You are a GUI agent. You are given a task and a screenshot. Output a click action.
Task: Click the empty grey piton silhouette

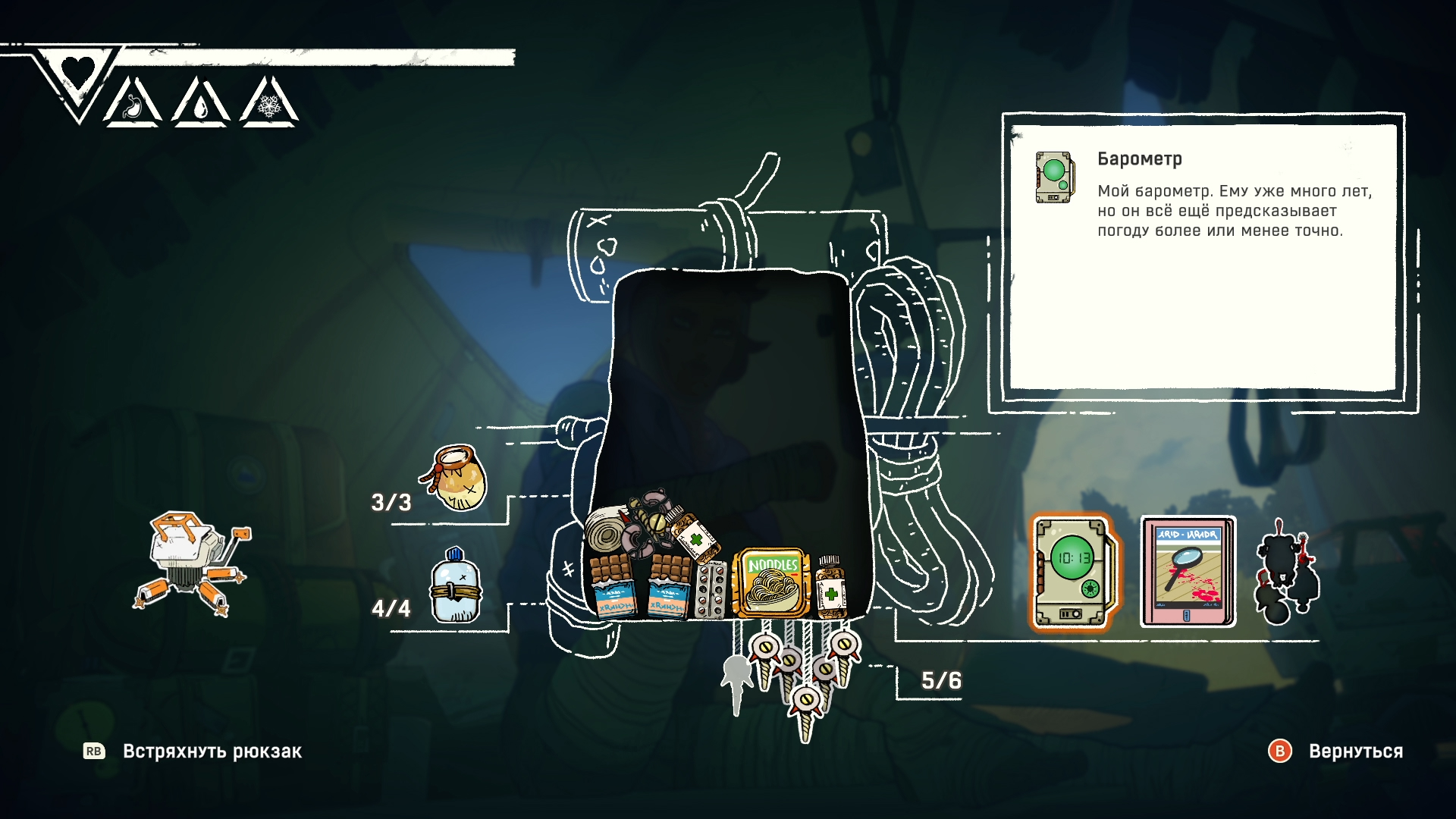pos(736,680)
